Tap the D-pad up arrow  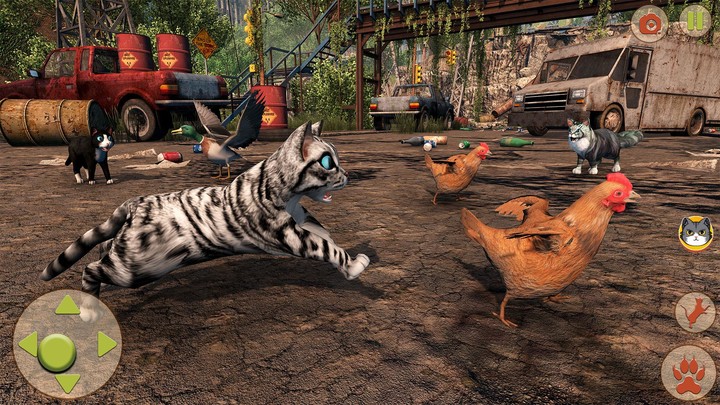coord(67,305)
